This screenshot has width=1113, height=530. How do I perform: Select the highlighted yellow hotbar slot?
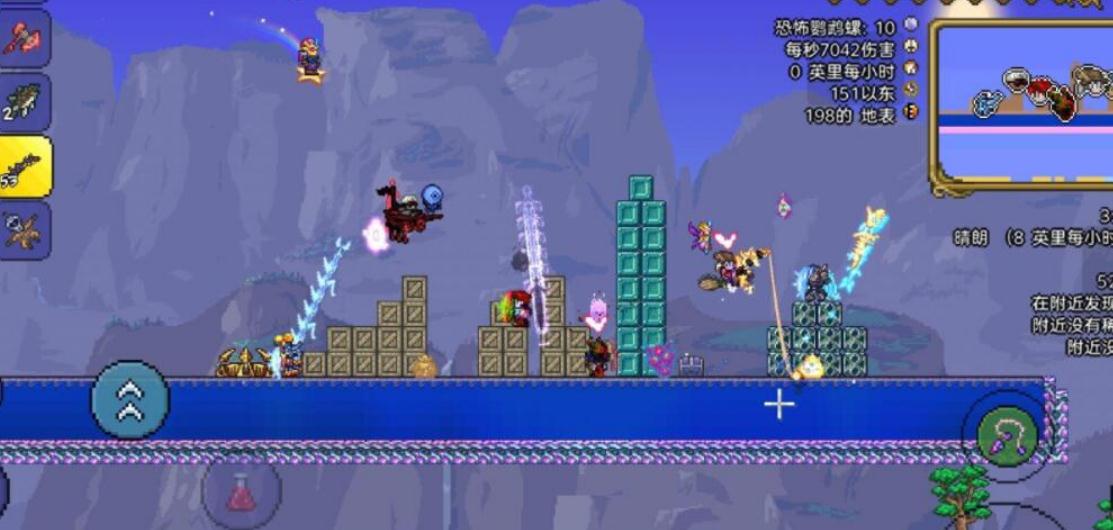24,166
